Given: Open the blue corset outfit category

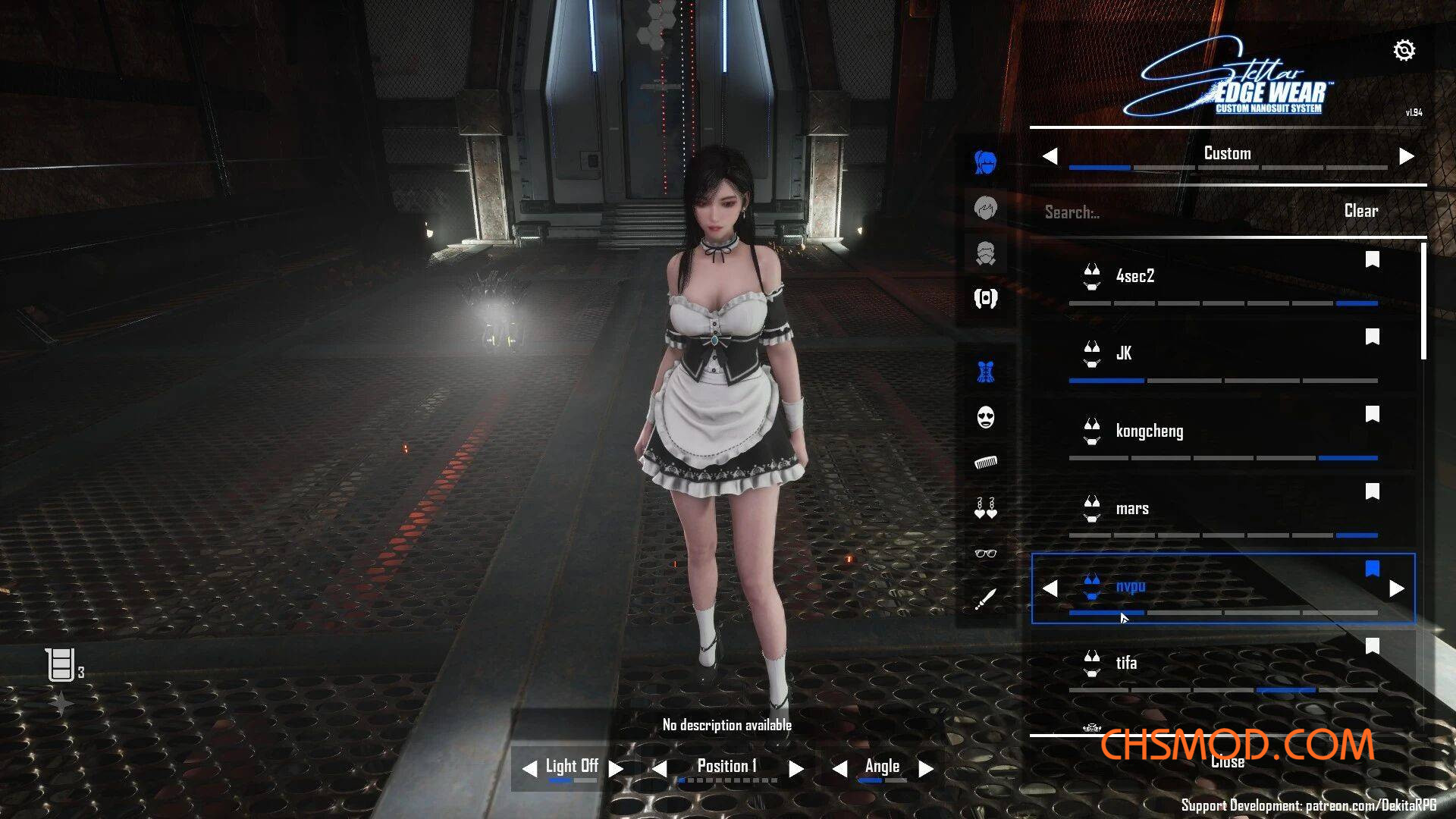Looking at the screenshot, I should coord(985,372).
